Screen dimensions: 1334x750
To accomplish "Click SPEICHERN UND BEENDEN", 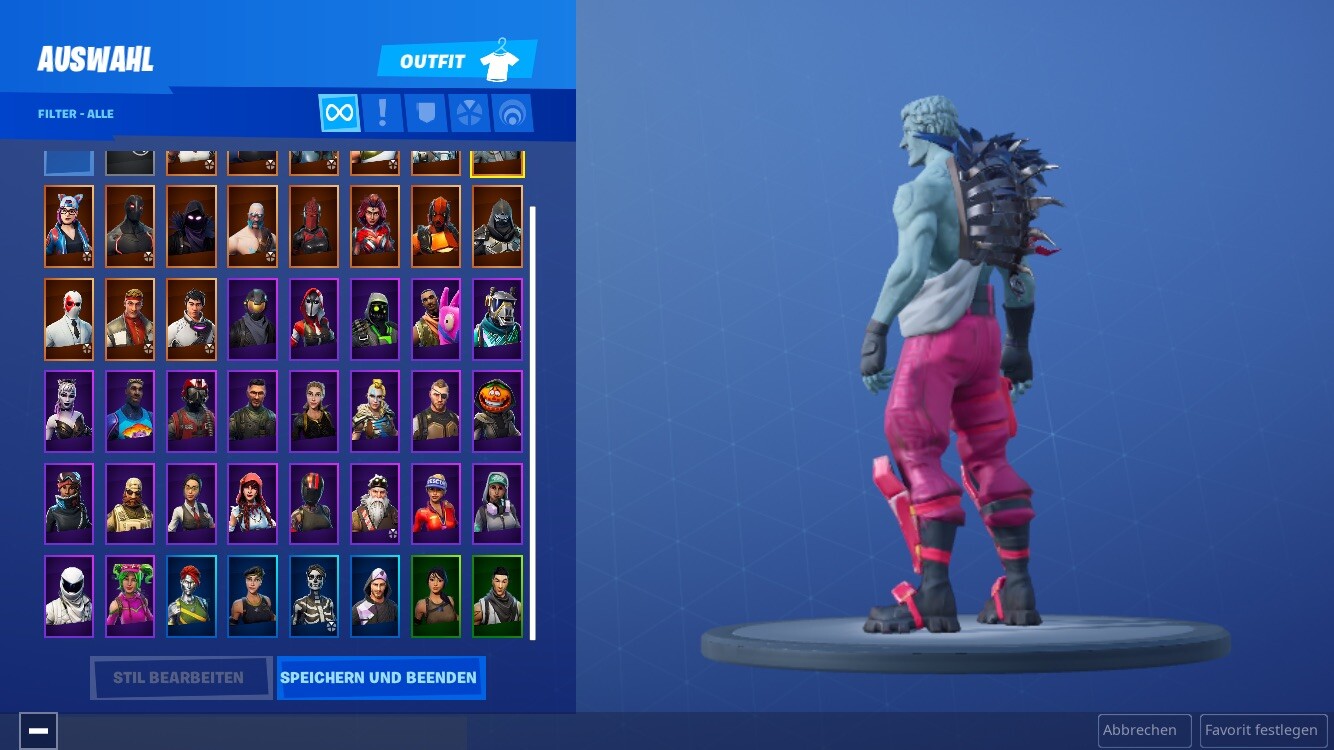I will pyautogui.click(x=380, y=677).
